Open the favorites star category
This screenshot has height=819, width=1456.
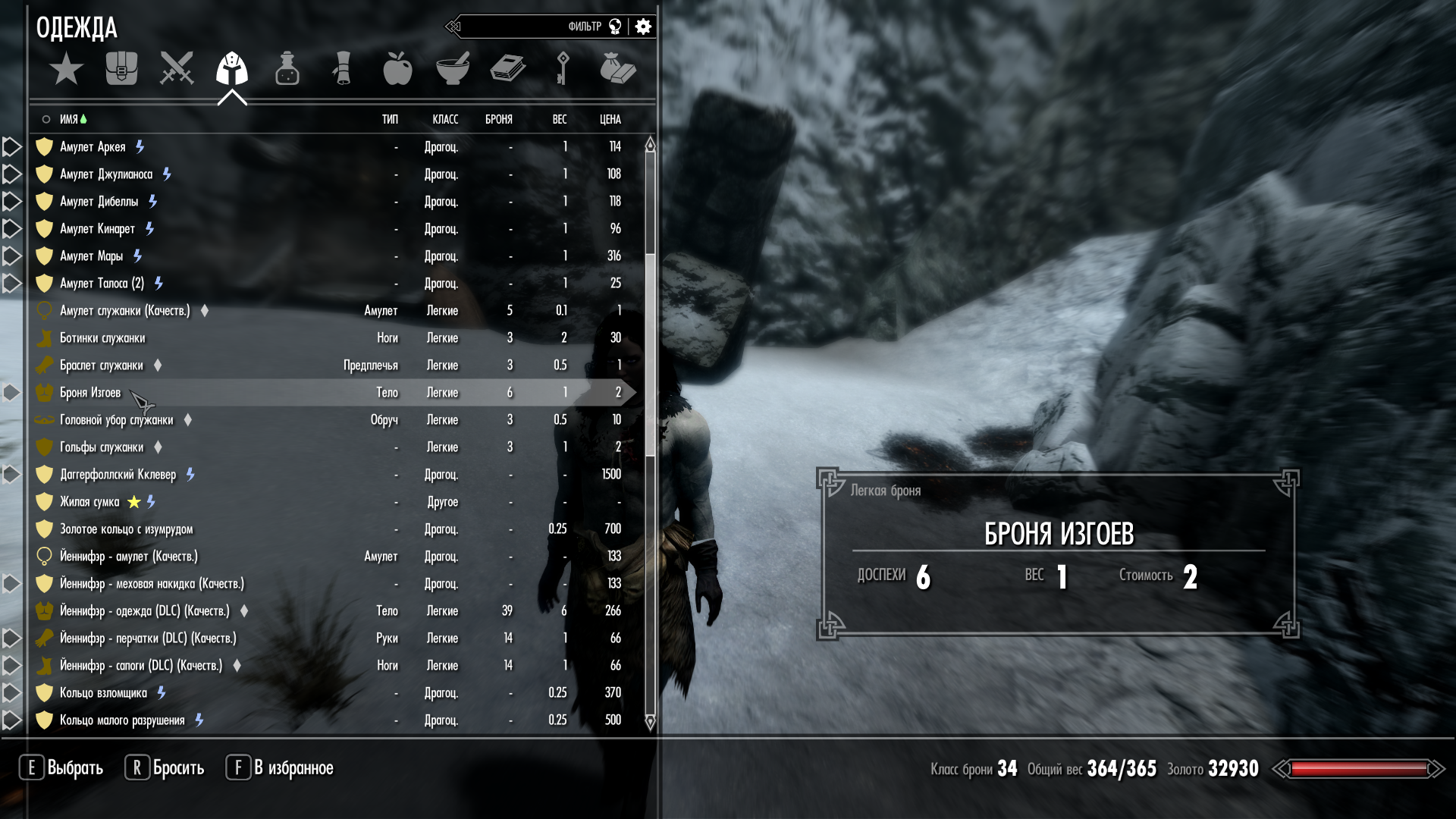(66, 69)
